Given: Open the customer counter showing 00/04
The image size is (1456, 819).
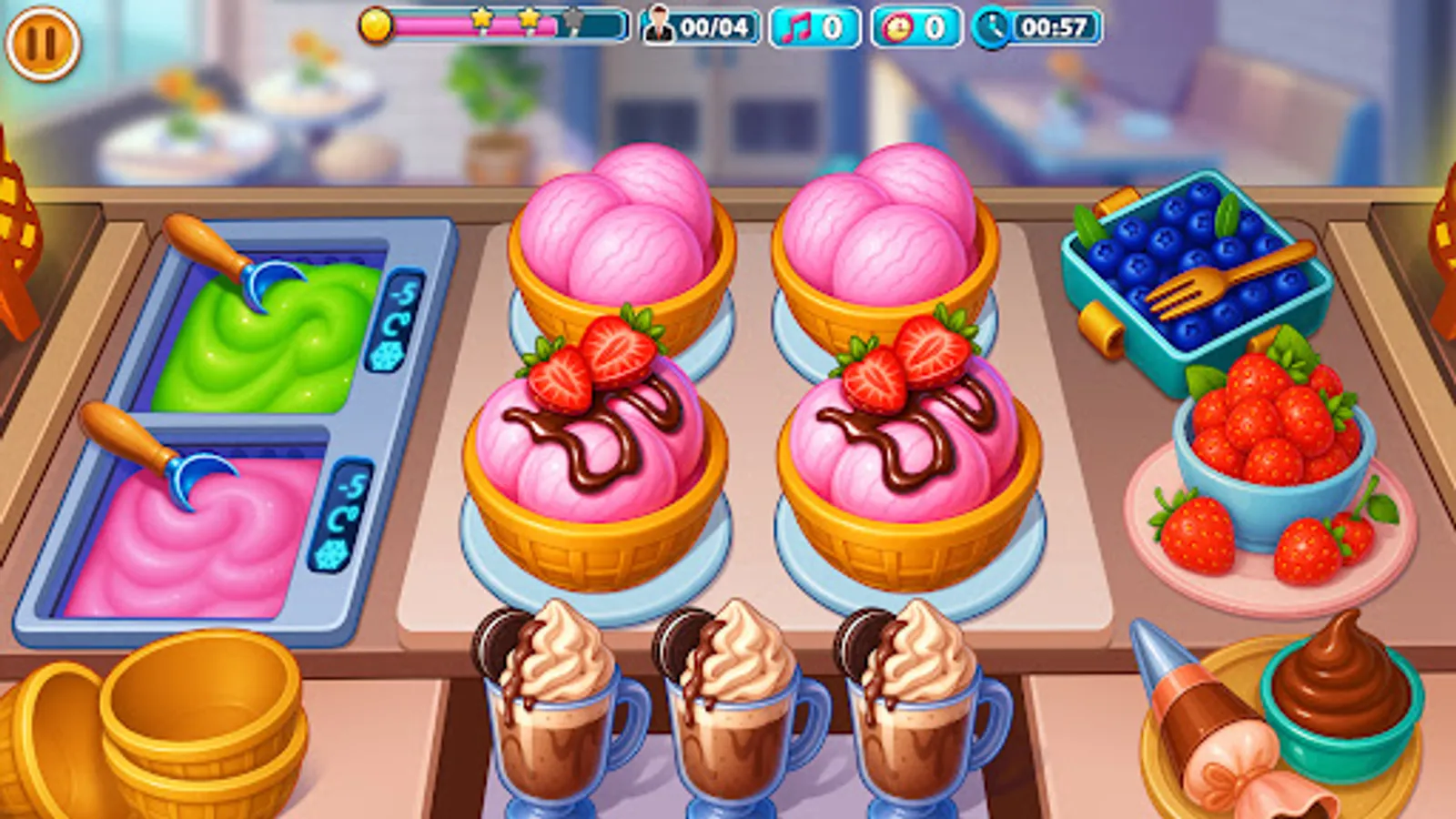Looking at the screenshot, I should point(701,27).
